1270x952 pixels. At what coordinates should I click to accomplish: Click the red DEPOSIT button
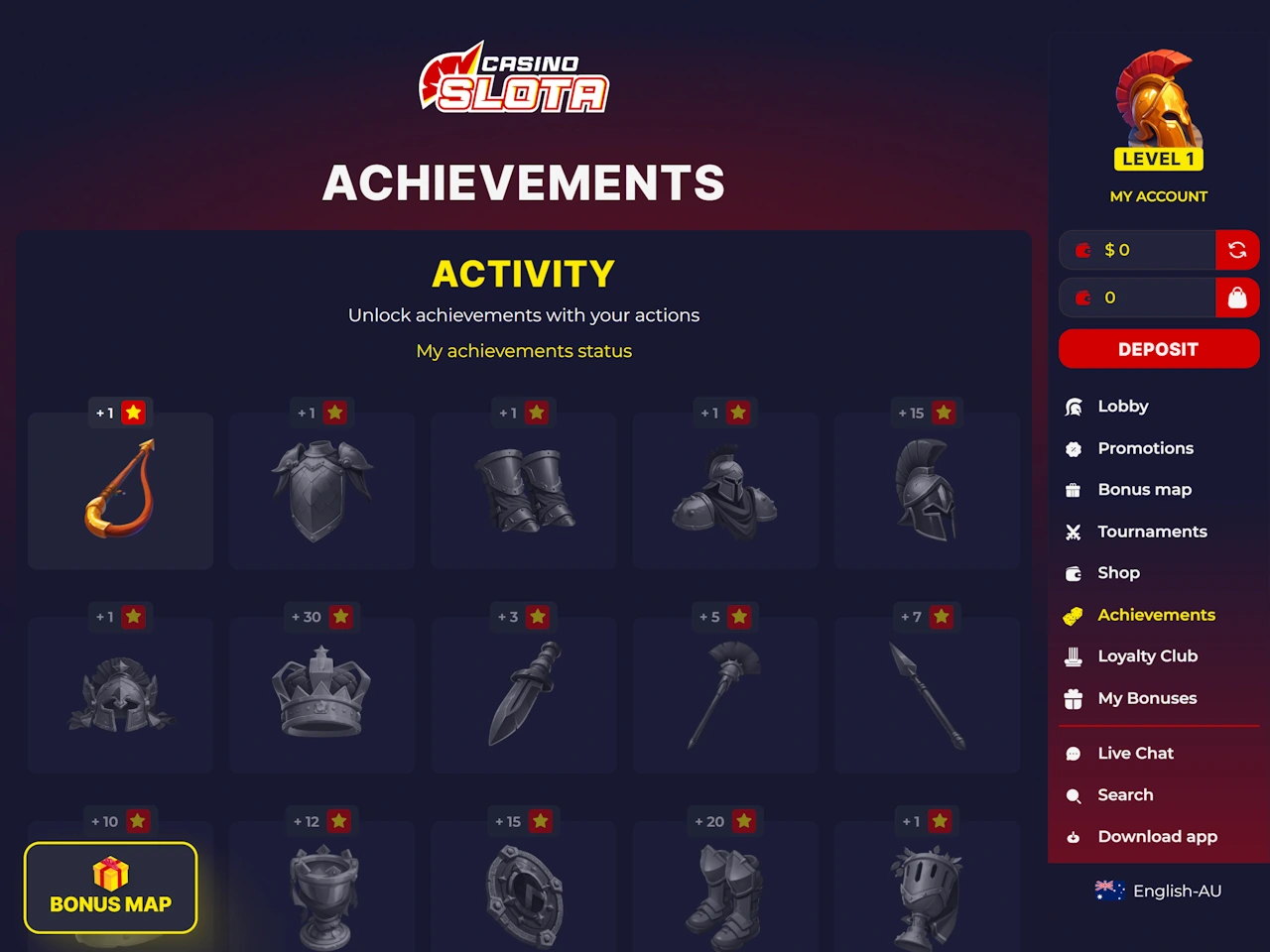point(1158,349)
